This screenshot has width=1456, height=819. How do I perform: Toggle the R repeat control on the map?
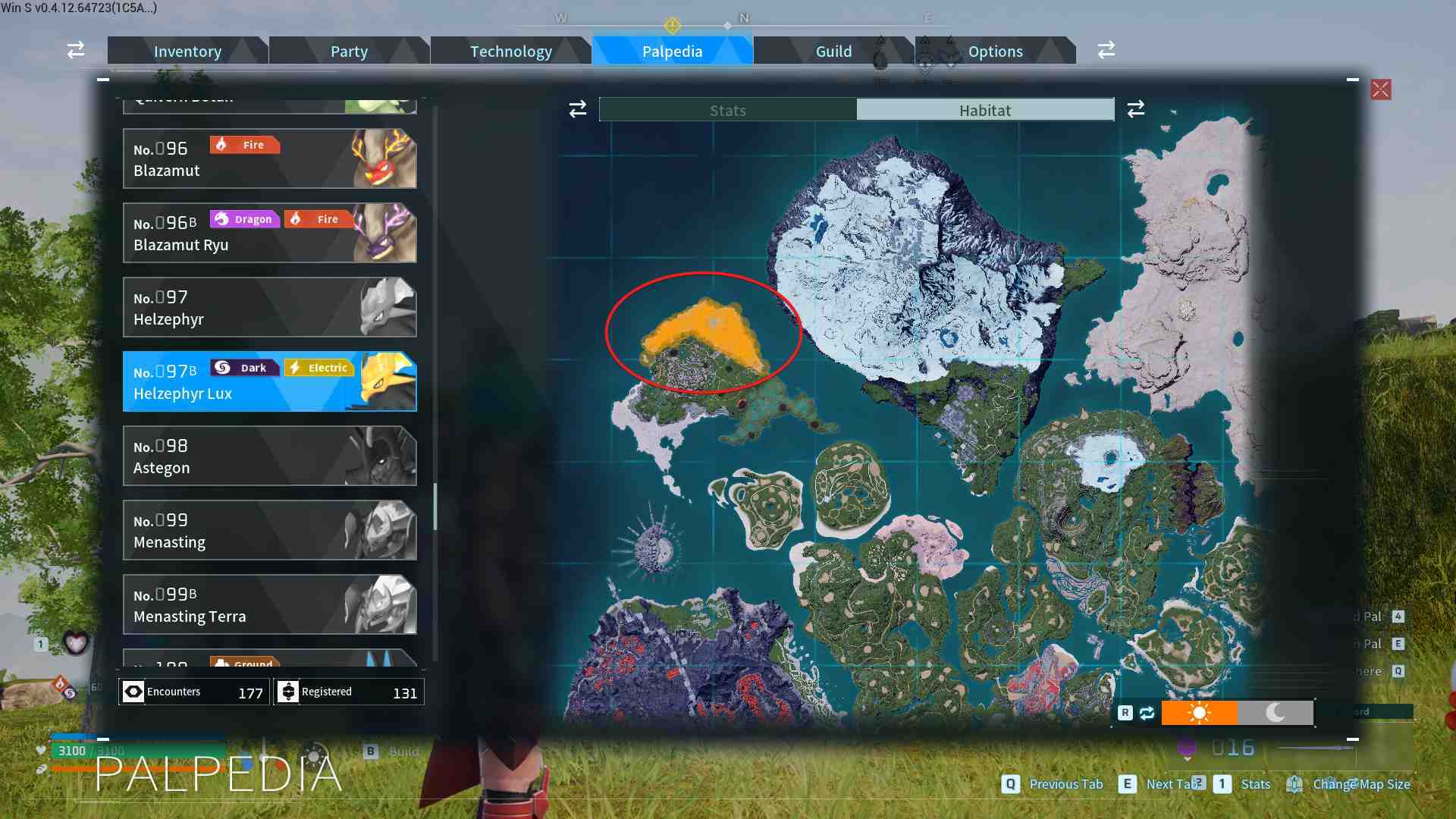[x=1126, y=713]
